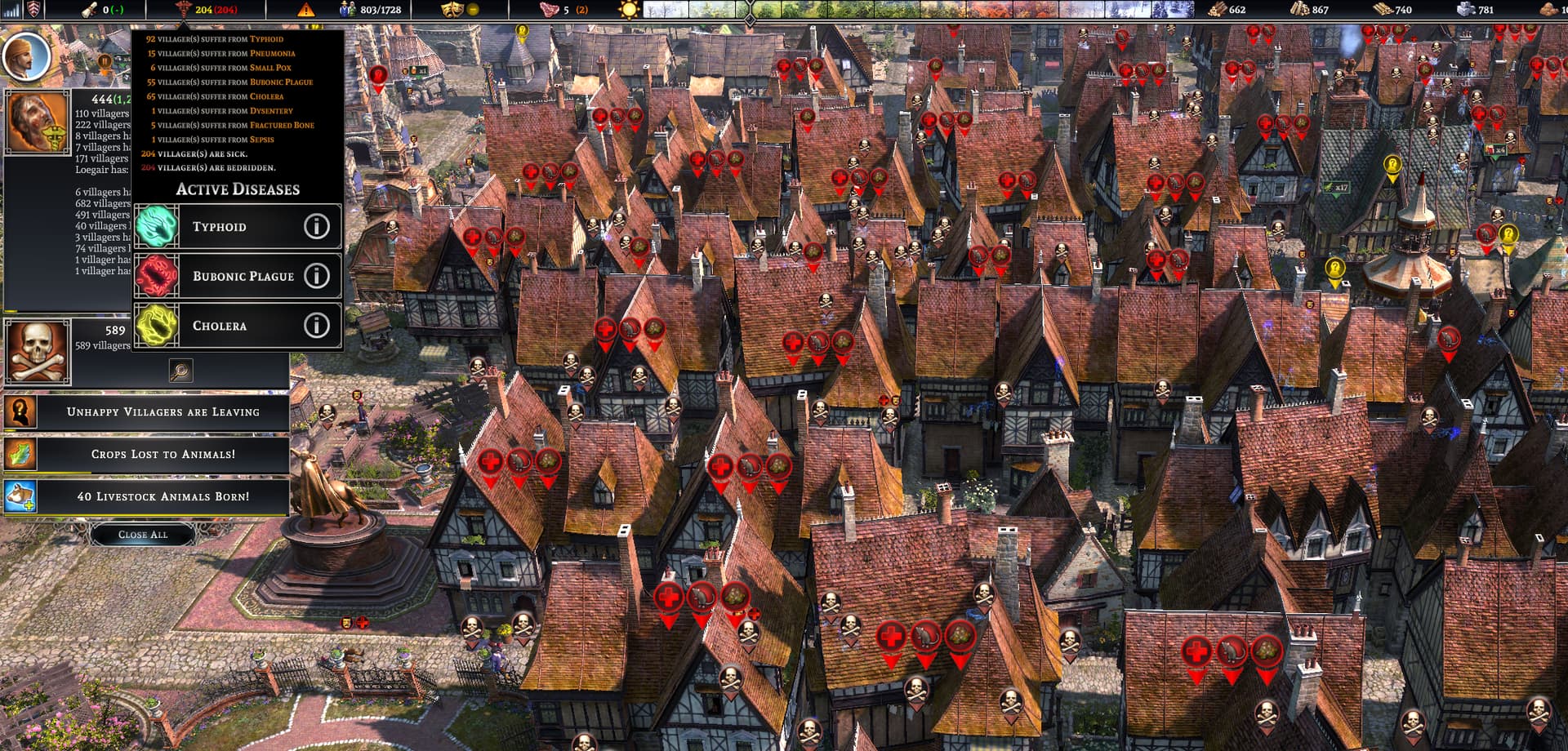Select the skull and crossbones deaths notification
Viewport: 1568px width, 751px height.
pyautogui.click(x=38, y=352)
